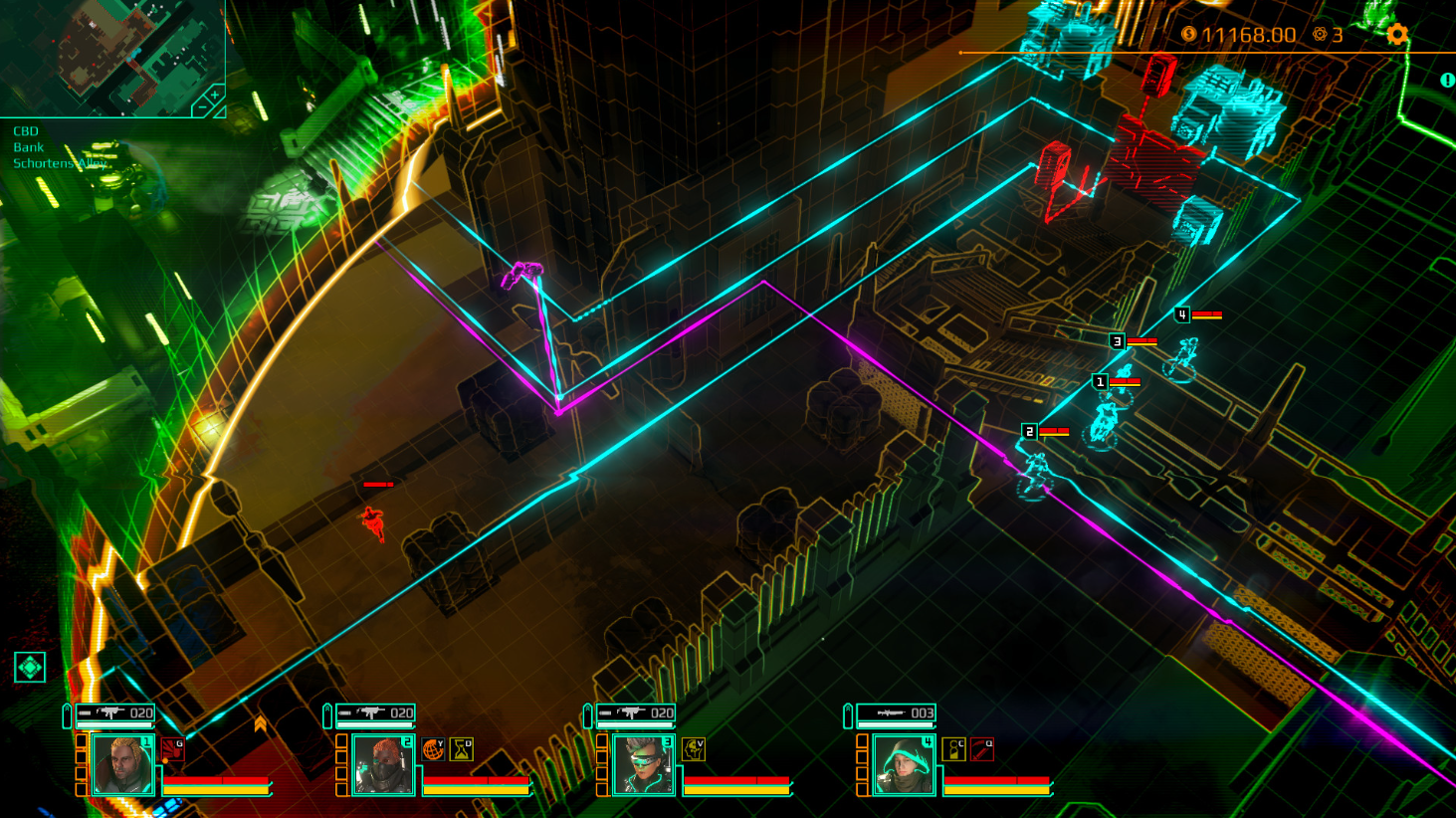
Task: Toggle agent 4's yellow cloak ability
Action: (954, 749)
